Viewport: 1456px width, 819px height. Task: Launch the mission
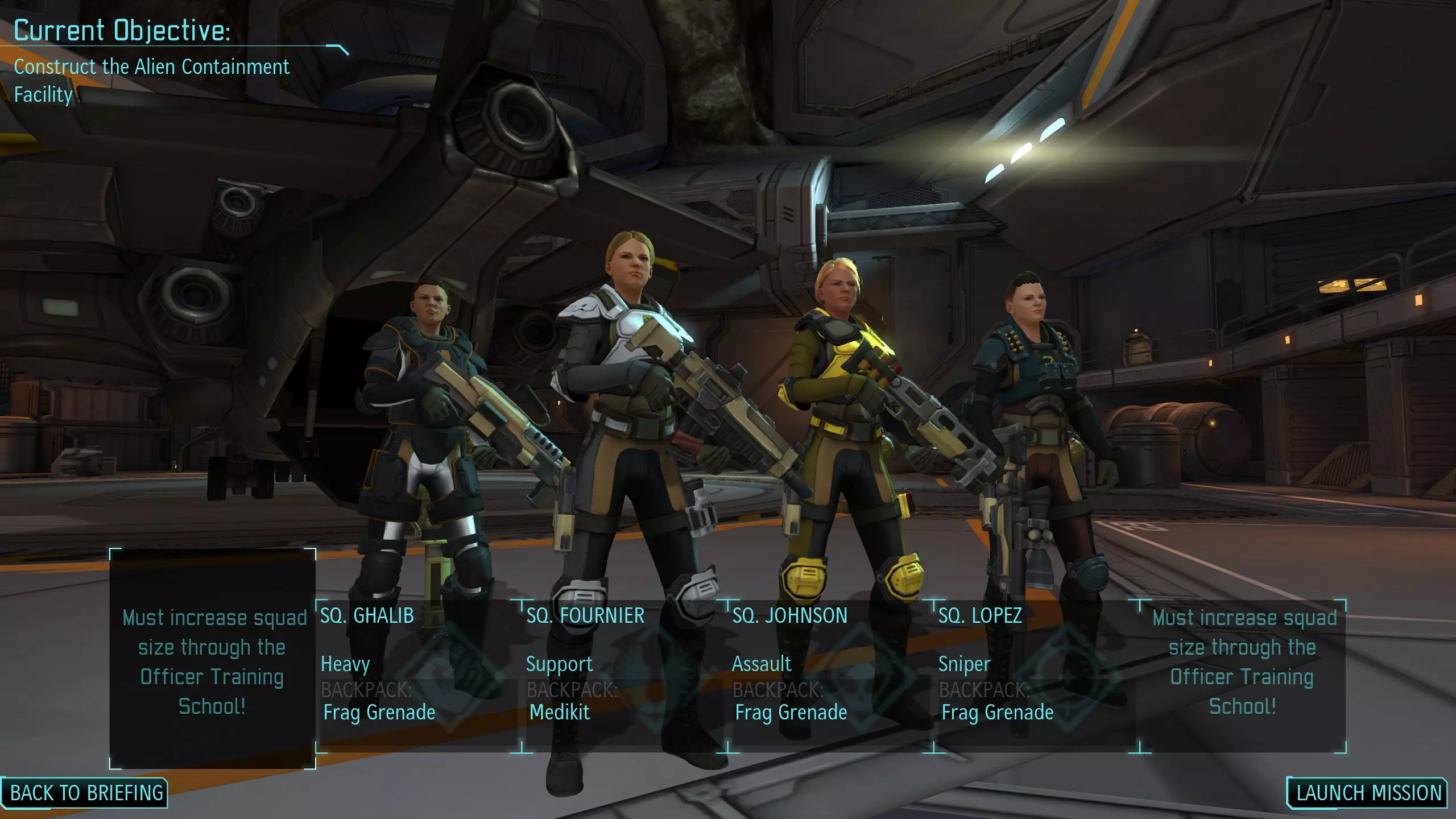click(x=1368, y=793)
